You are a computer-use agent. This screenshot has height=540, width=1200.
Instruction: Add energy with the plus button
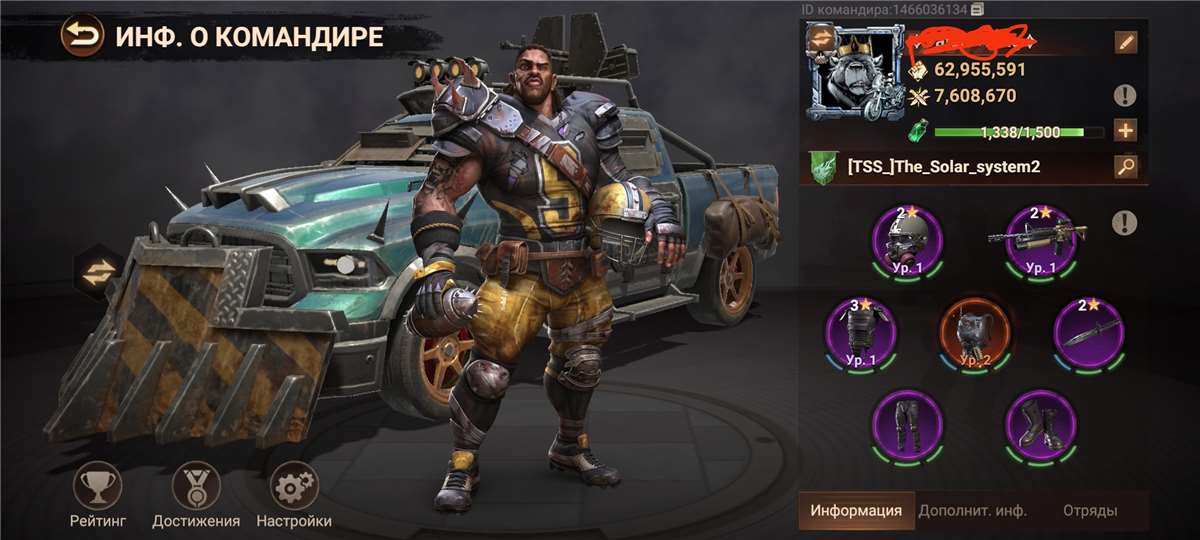(x=1126, y=131)
